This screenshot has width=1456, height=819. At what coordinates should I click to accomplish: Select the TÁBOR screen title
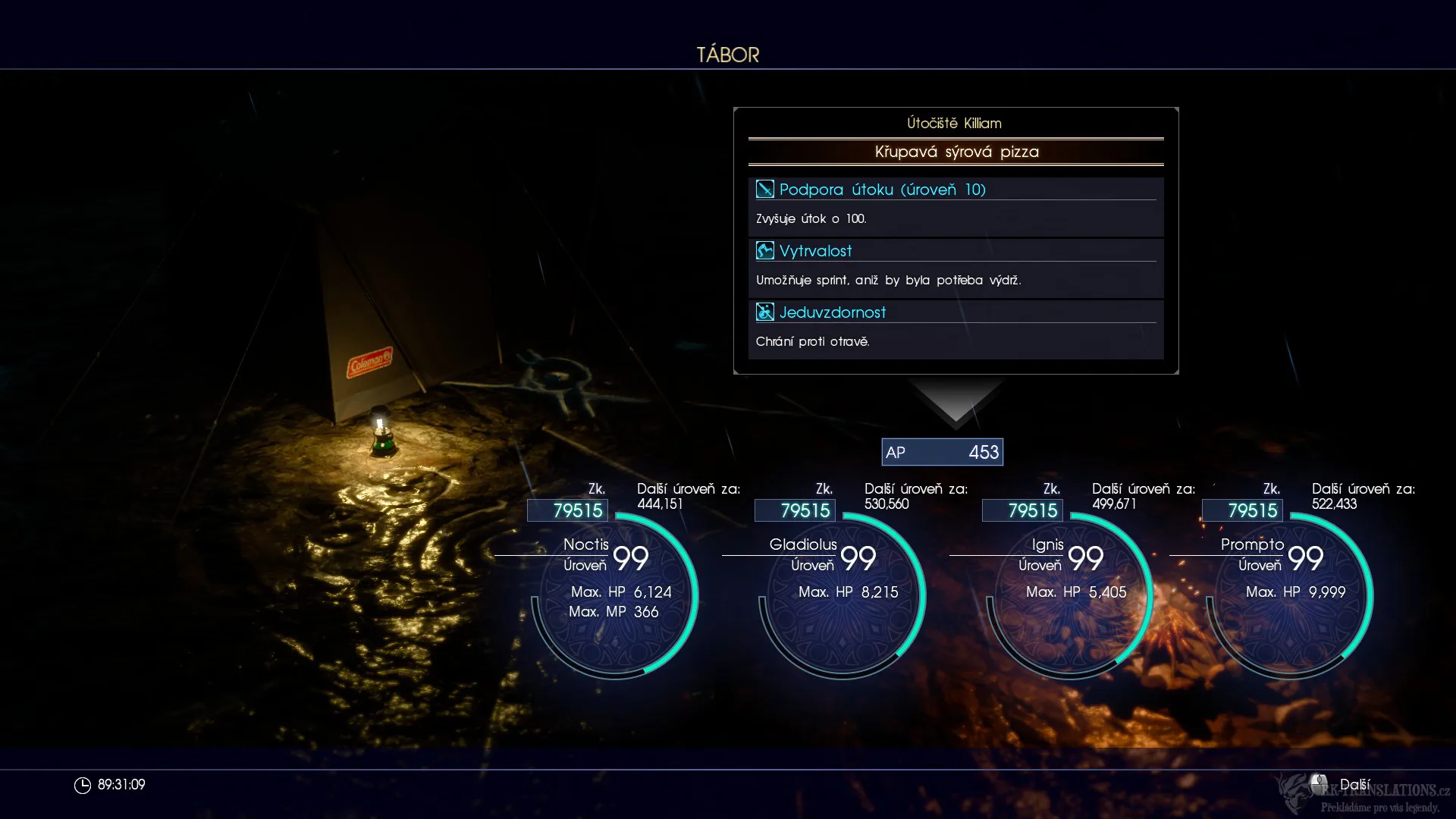[x=727, y=54]
